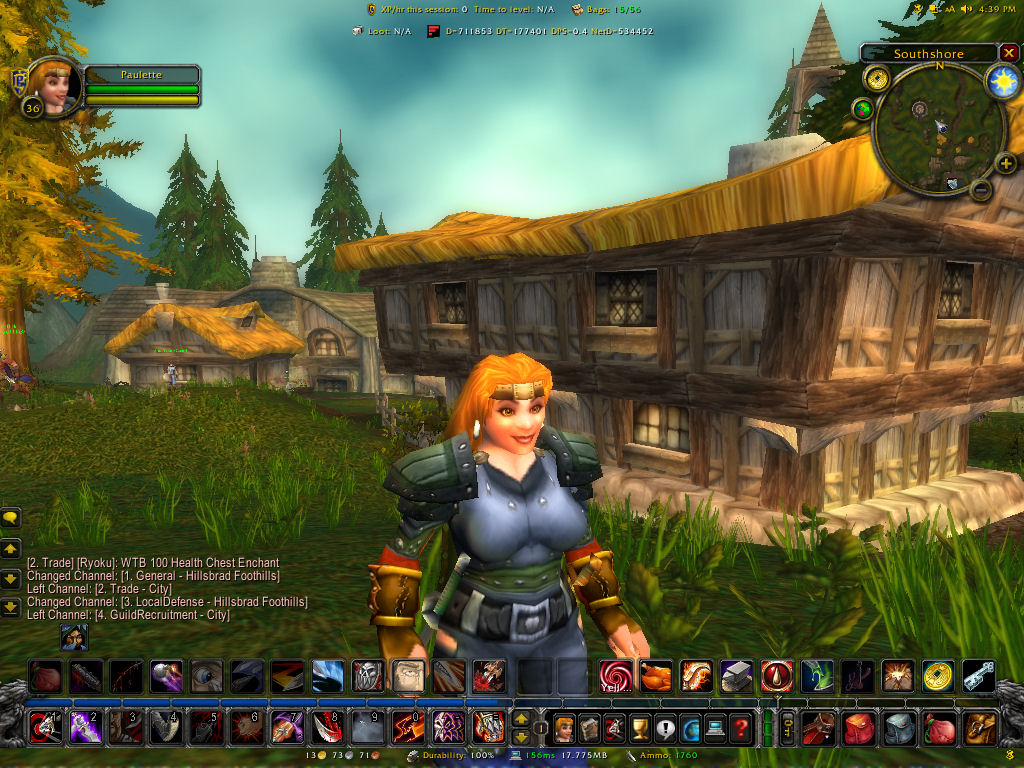Screen dimensions: 1024x768
Task: Open the keyring button
Action: tap(787, 727)
